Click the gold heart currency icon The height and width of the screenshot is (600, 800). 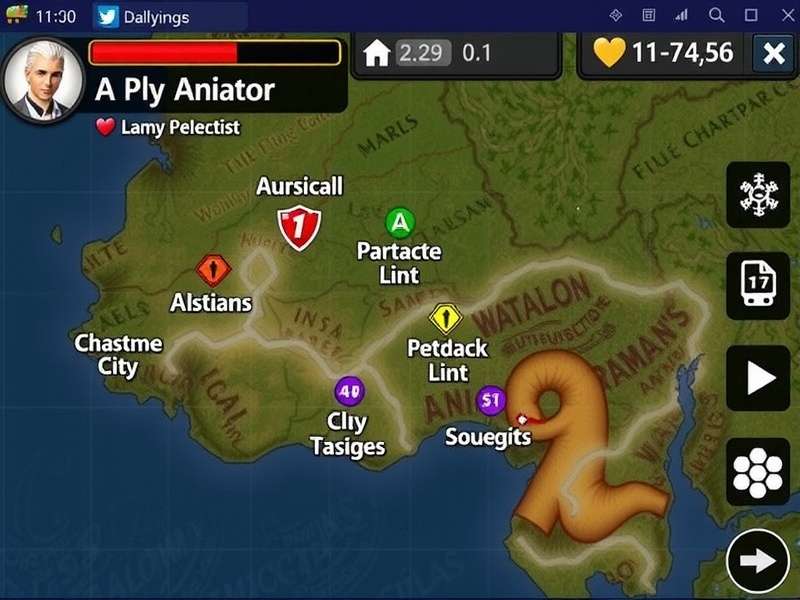[x=608, y=53]
